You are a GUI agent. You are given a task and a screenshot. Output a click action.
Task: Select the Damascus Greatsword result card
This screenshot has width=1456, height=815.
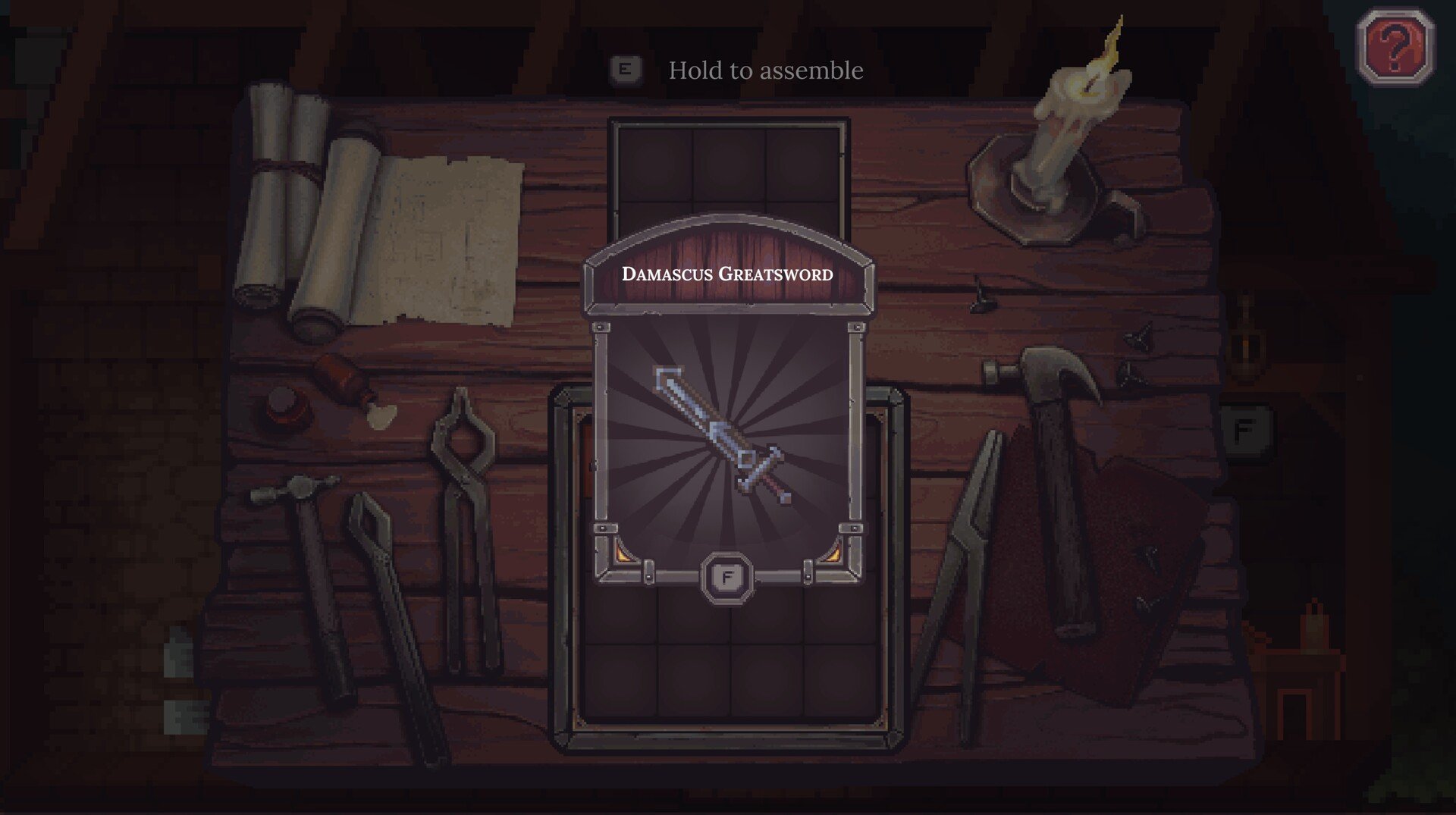(727, 425)
